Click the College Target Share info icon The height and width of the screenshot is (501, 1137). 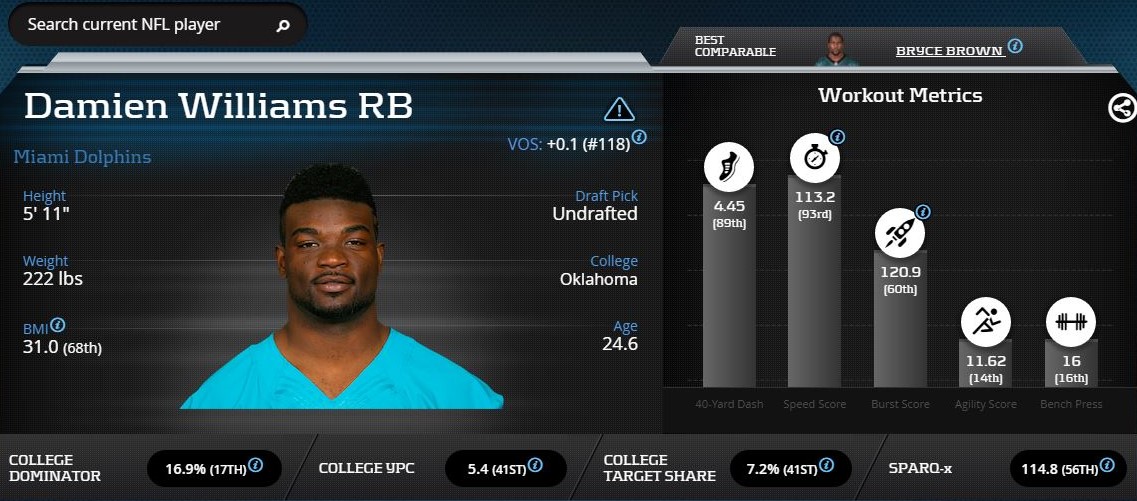[x=825, y=465]
